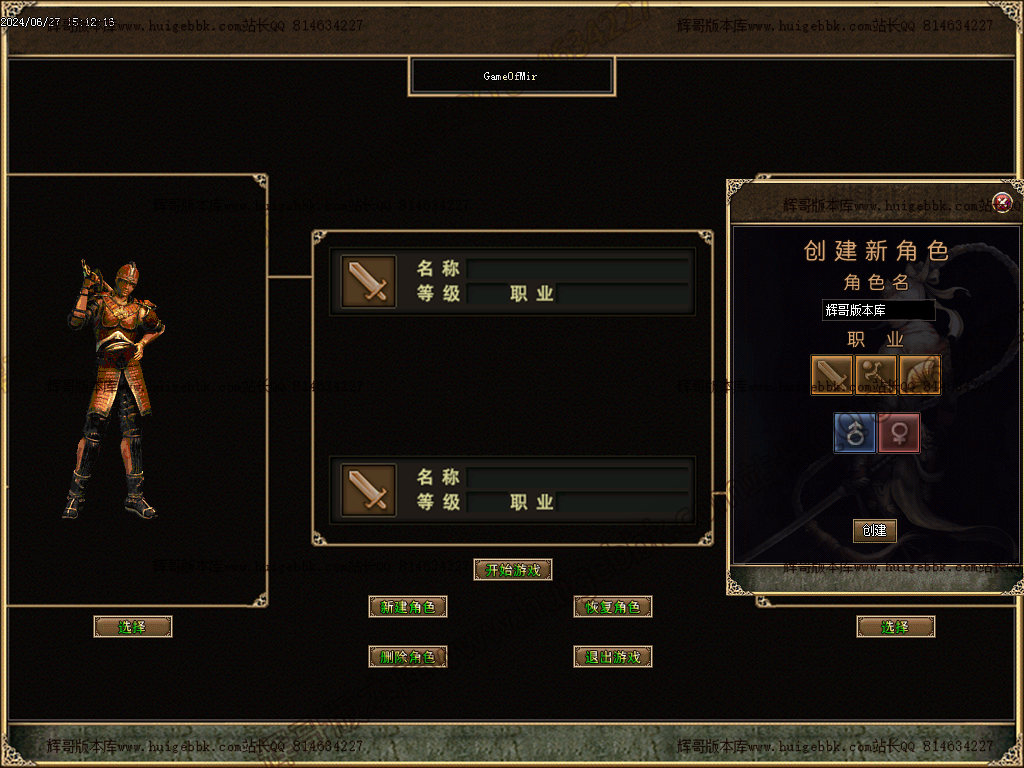Confirm with the 创建 create button
Image resolution: width=1024 pixels, height=768 pixels.
[x=875, y=531]
